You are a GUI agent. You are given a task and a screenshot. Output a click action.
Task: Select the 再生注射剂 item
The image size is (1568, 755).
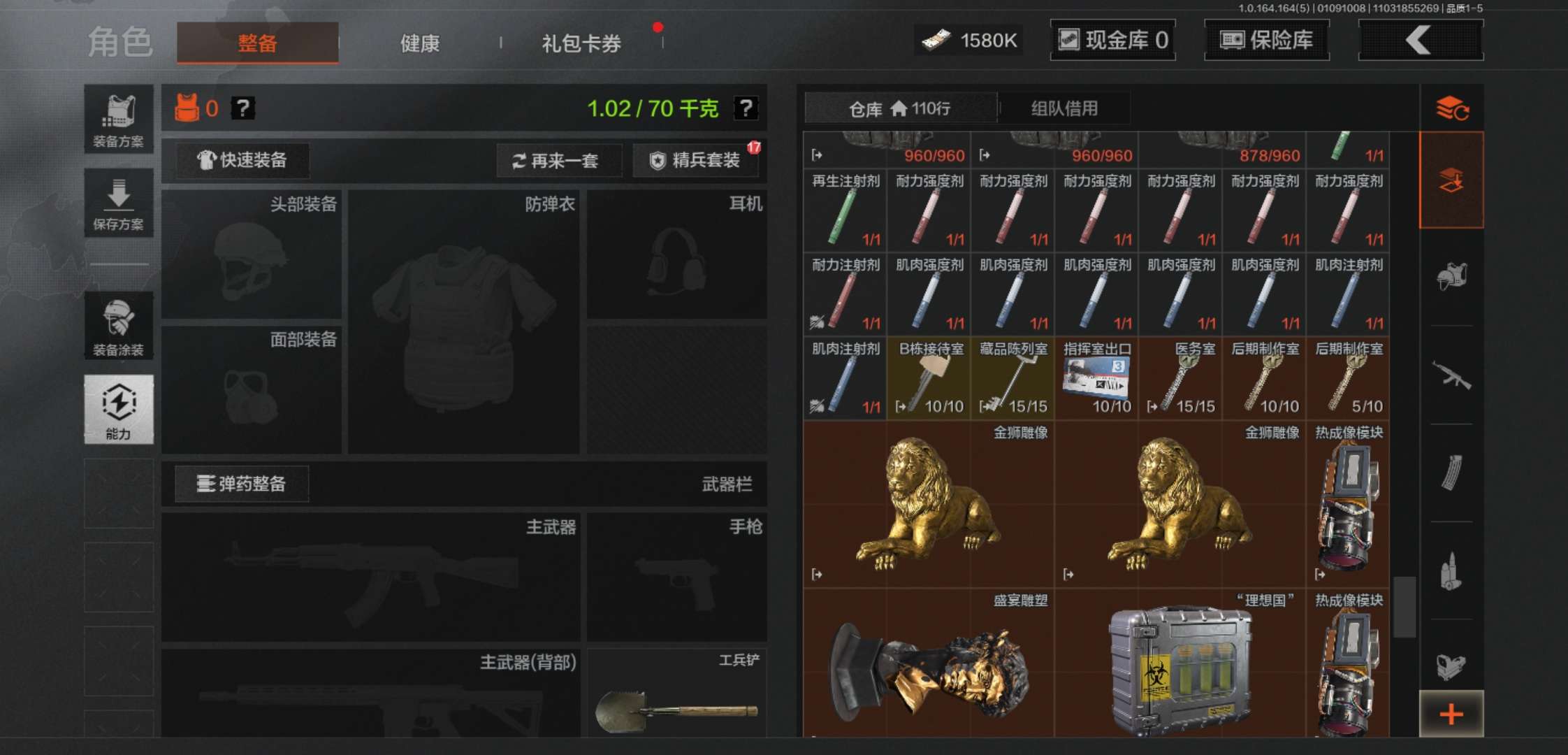[845, 210]
